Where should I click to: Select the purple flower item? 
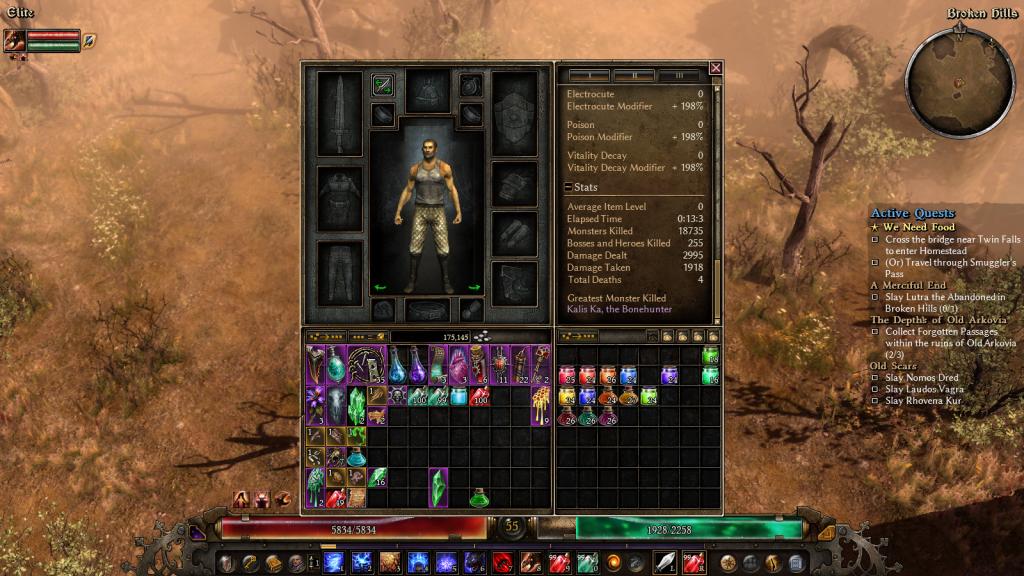[x=315, y=405]
